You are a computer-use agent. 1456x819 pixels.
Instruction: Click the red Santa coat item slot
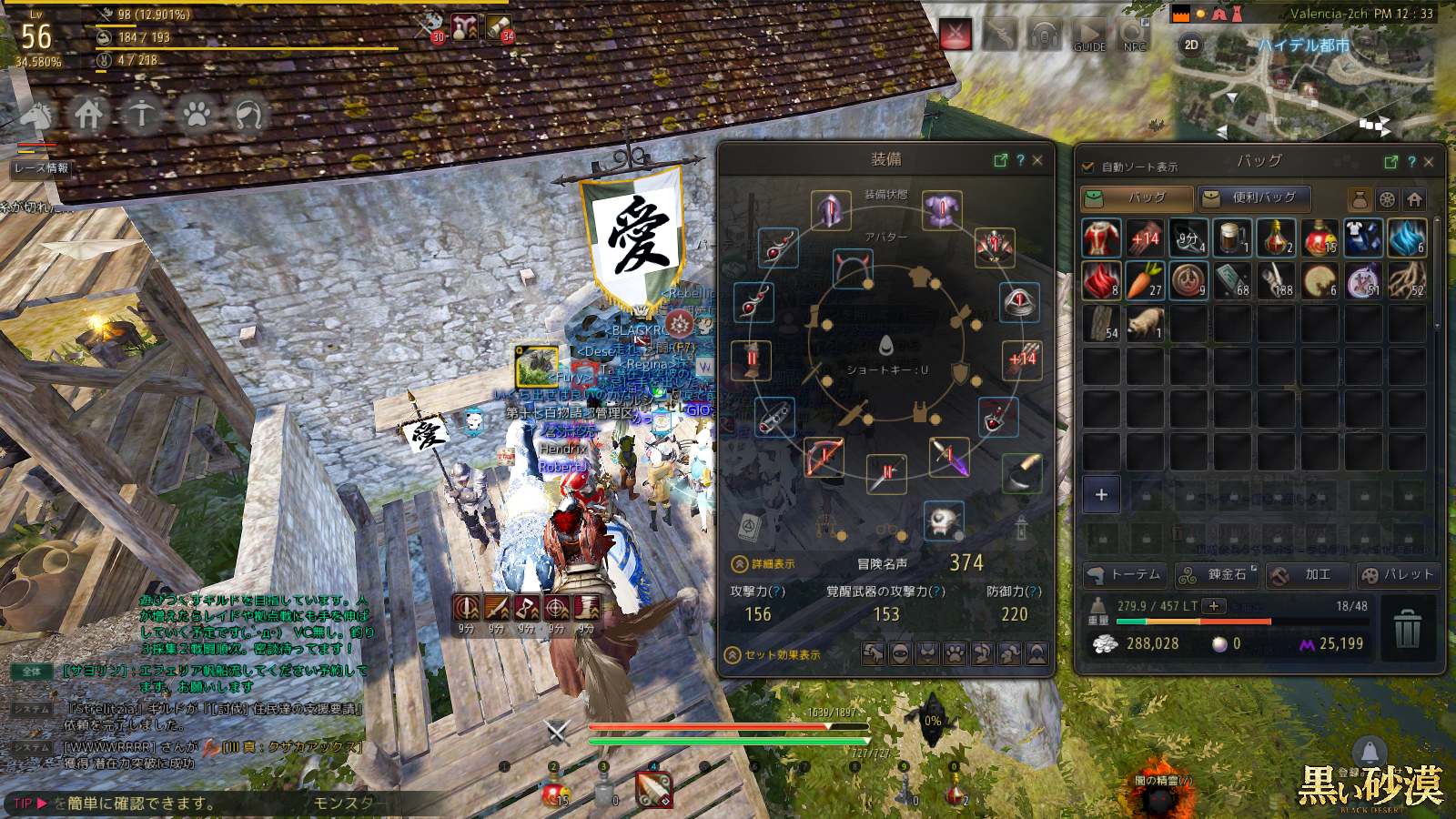(1101, 238)
